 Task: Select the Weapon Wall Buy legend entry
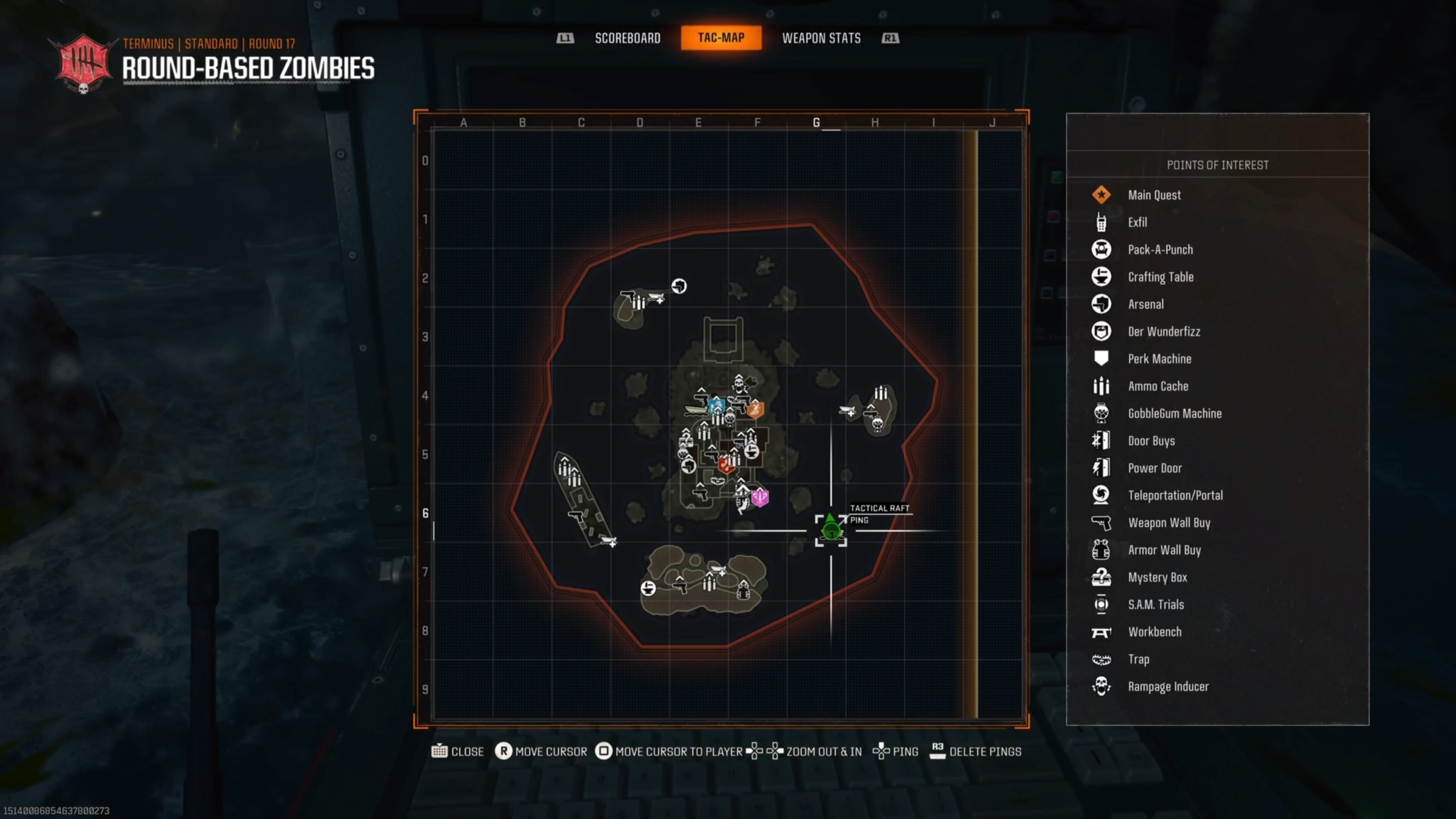tap(1168, 523)
